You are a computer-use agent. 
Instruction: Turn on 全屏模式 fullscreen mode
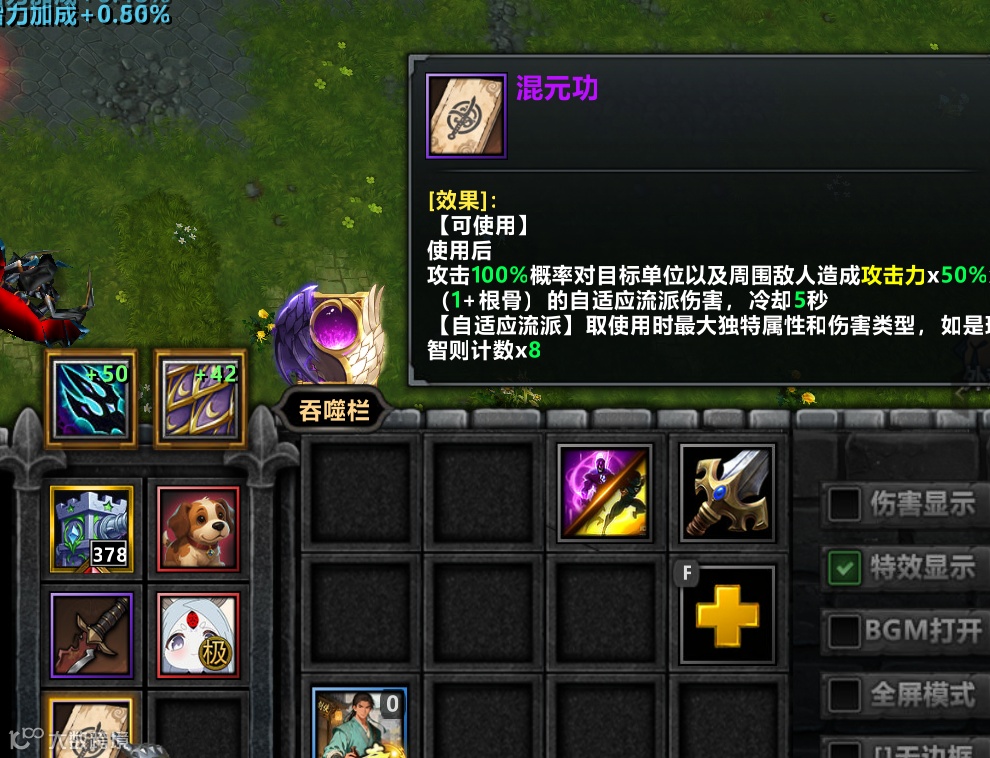tap(845, 694)
